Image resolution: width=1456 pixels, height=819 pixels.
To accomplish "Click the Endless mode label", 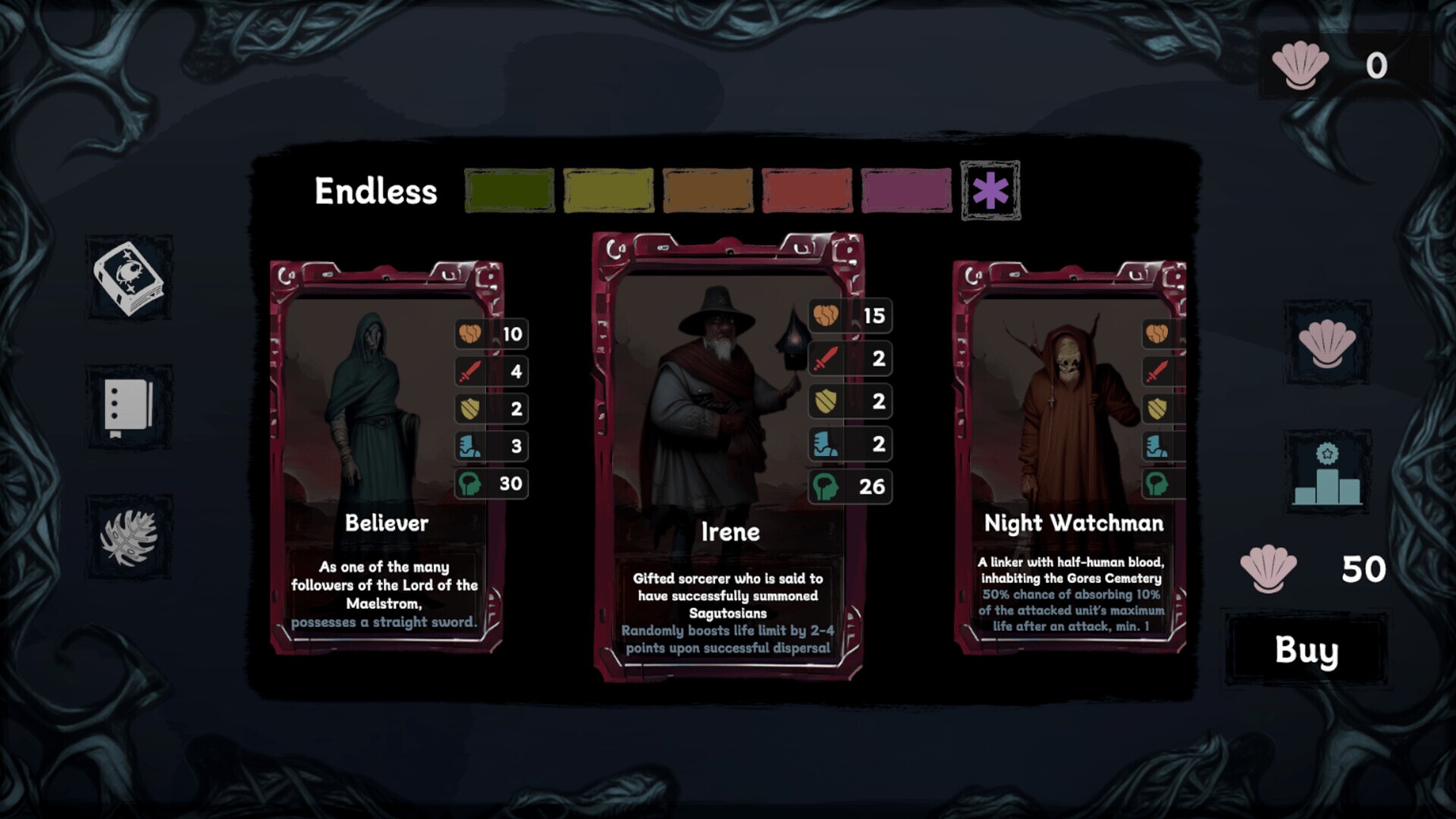I will pos(376,190).
